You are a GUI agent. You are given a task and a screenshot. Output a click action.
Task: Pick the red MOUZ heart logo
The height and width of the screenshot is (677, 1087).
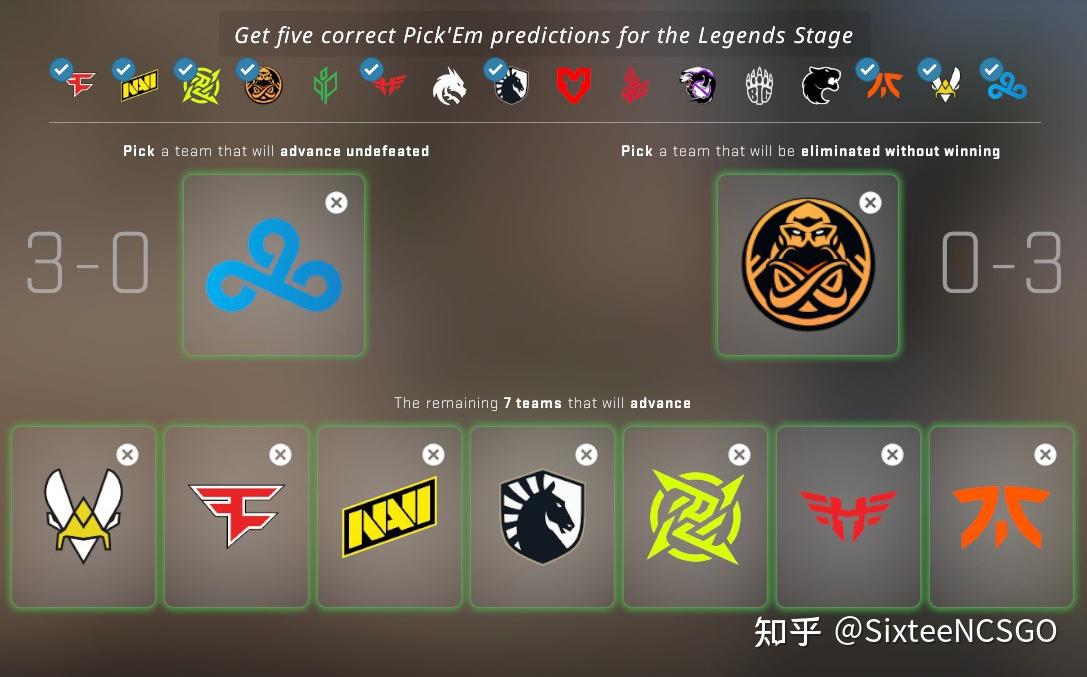(x=573, y=86)
